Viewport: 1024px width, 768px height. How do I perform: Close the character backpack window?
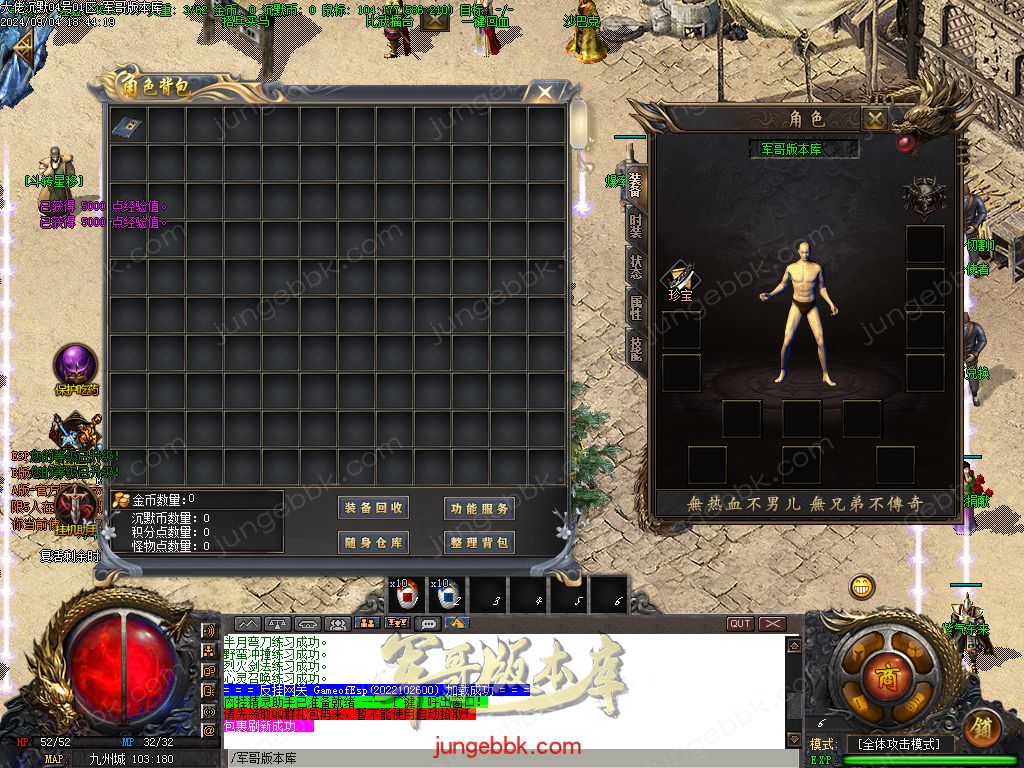click(x=545, y=93)
